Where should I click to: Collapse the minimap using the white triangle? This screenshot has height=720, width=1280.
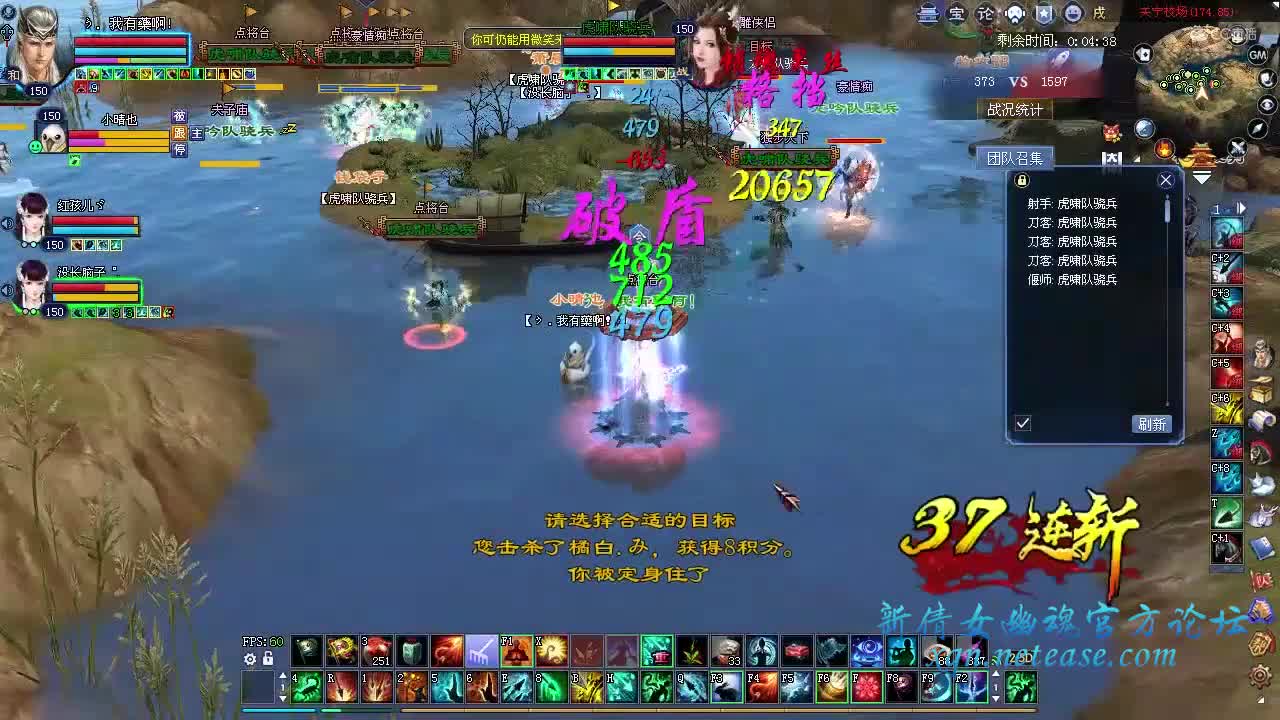(x=1204, y=177)
